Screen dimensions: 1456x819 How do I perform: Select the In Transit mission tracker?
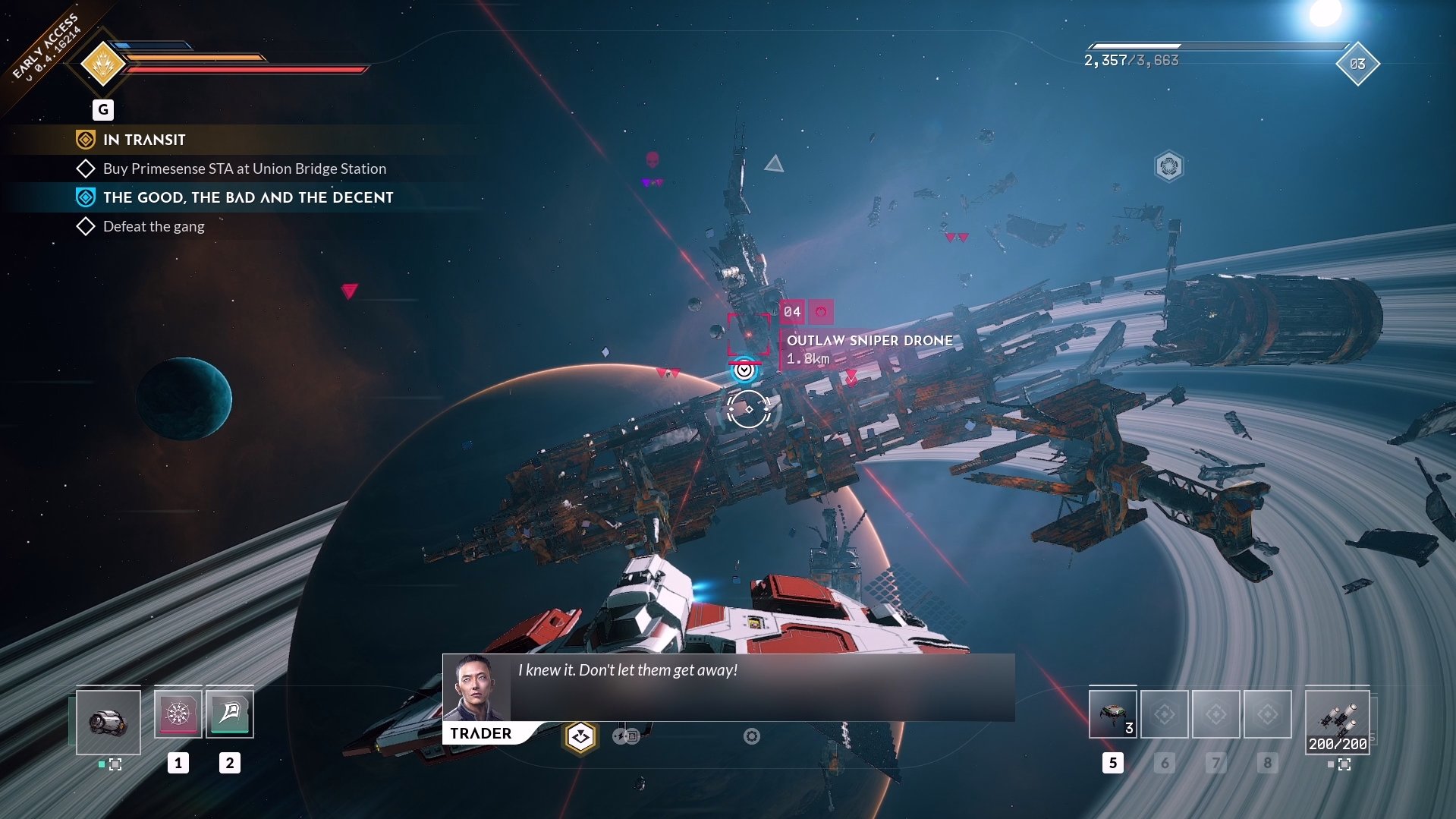[144, 140]
